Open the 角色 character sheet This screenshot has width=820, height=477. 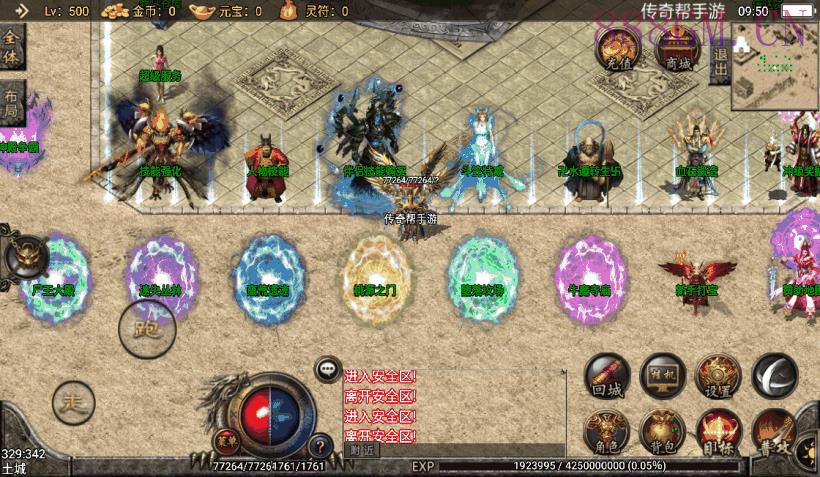[607, 432]
